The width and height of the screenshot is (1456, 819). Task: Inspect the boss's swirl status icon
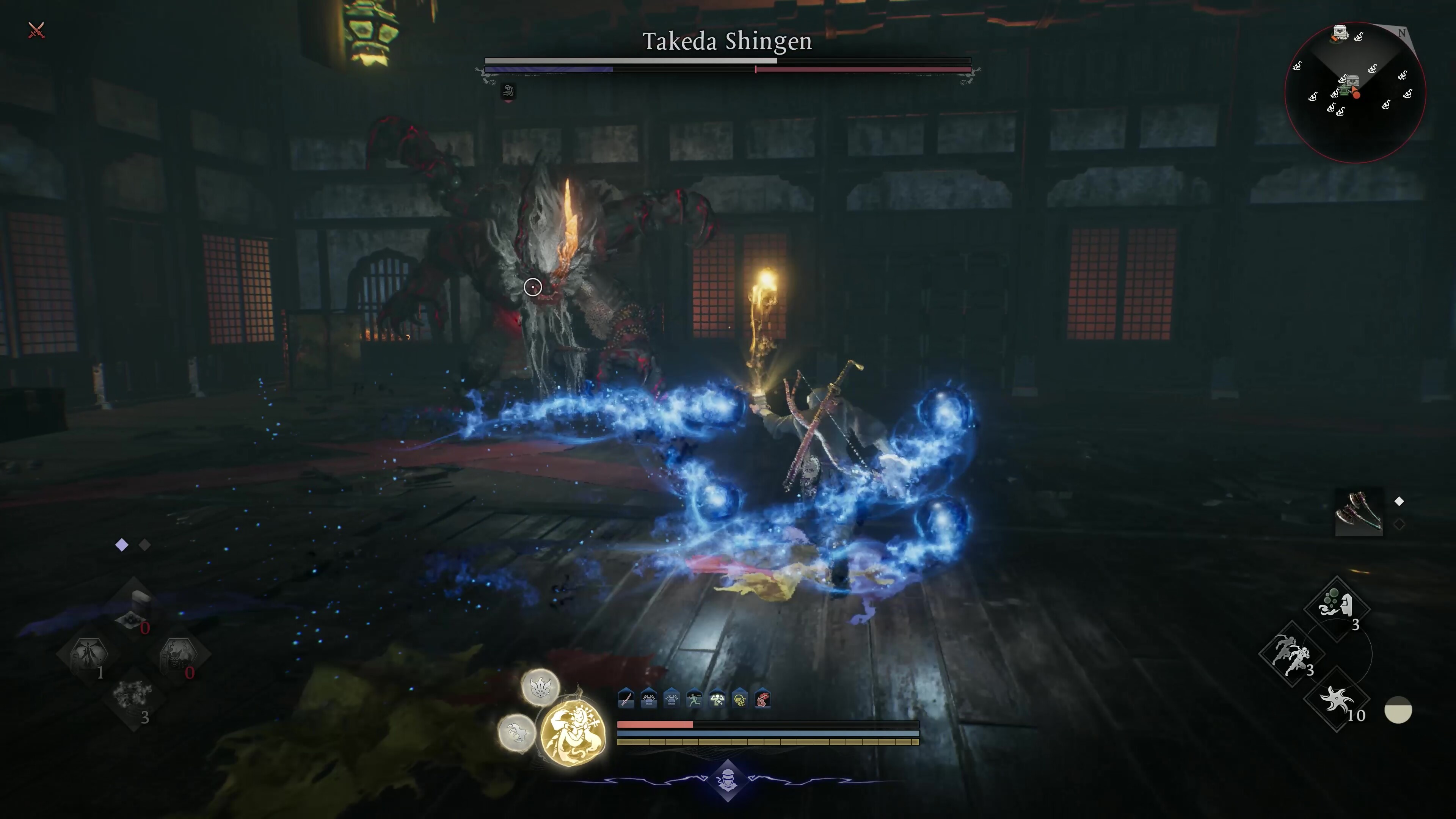pyautogui.click(x=508, y=91)
